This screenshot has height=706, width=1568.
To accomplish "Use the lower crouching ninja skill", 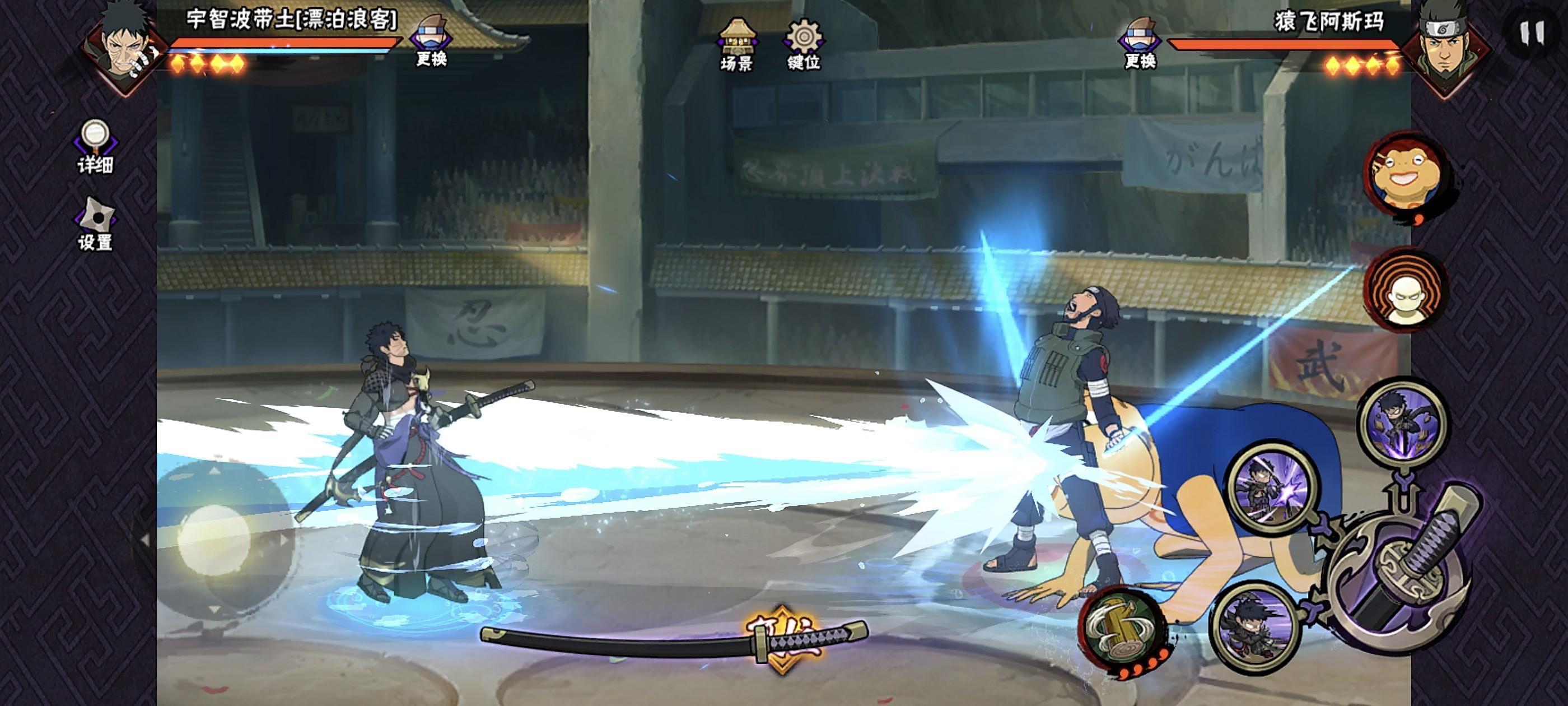I will point(1254,628).
